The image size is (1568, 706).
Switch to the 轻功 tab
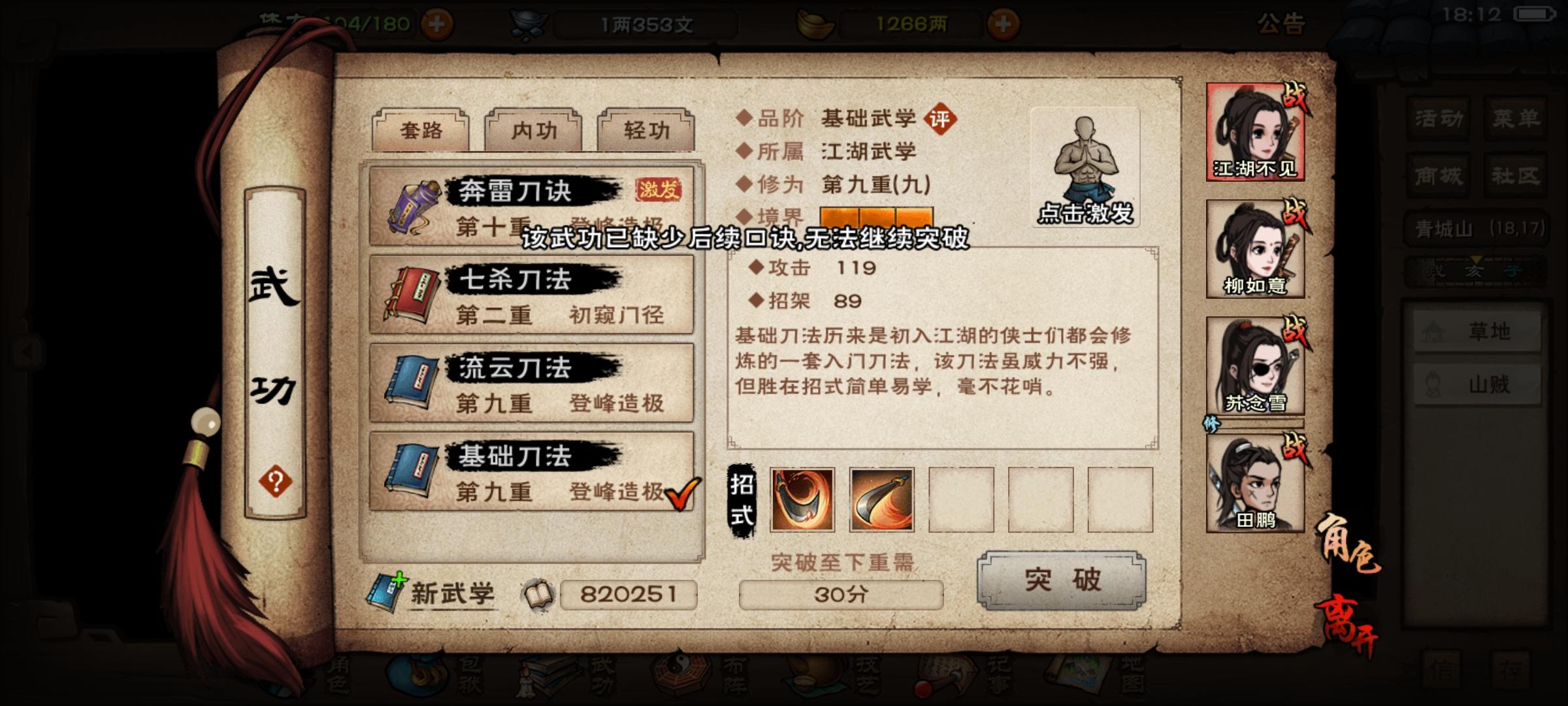pyautogui.click(x=644, y=130)
